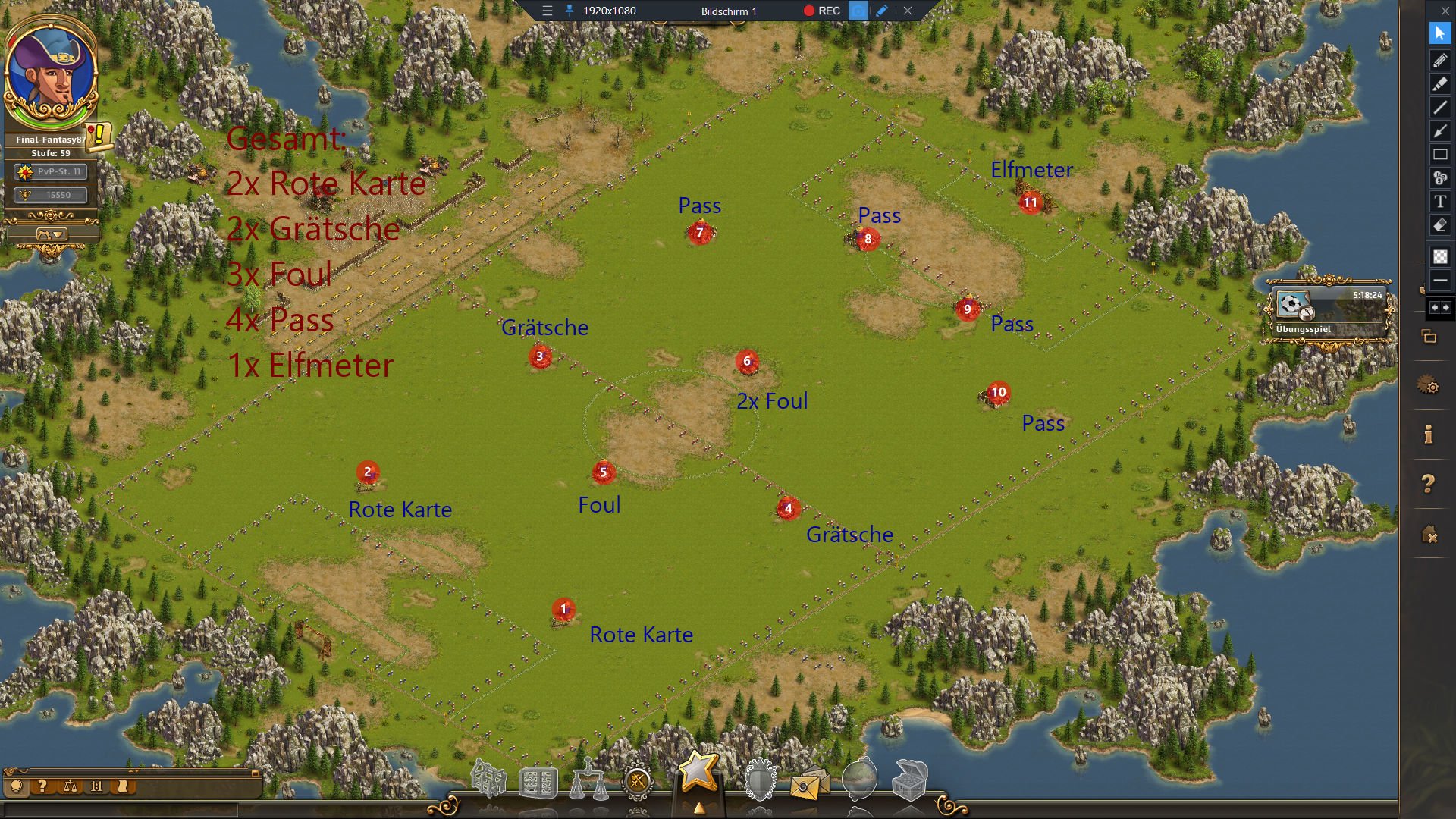This screenshot has height=819, width=1456.
Task: Minimize the chat window panel
Action: pyautogui.click(x=256, y=773)
